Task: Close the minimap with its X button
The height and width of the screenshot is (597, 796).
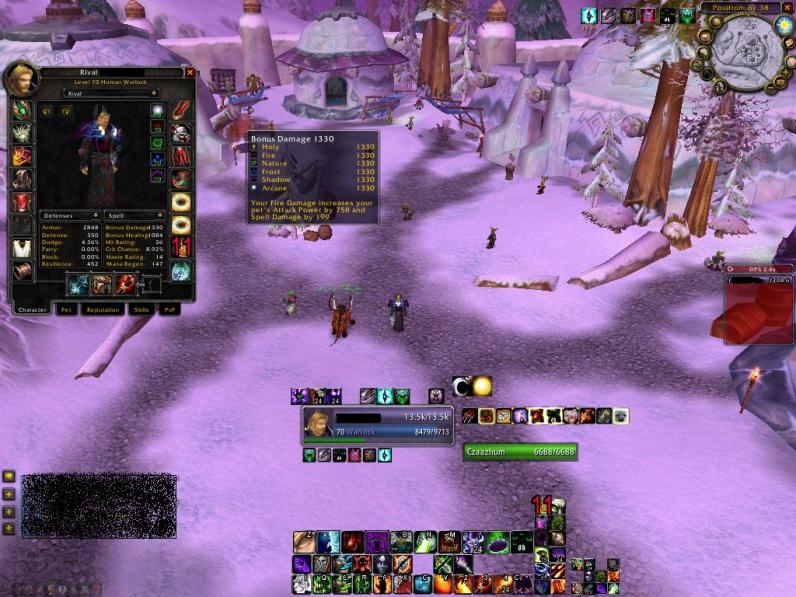Action: point(786,8)
